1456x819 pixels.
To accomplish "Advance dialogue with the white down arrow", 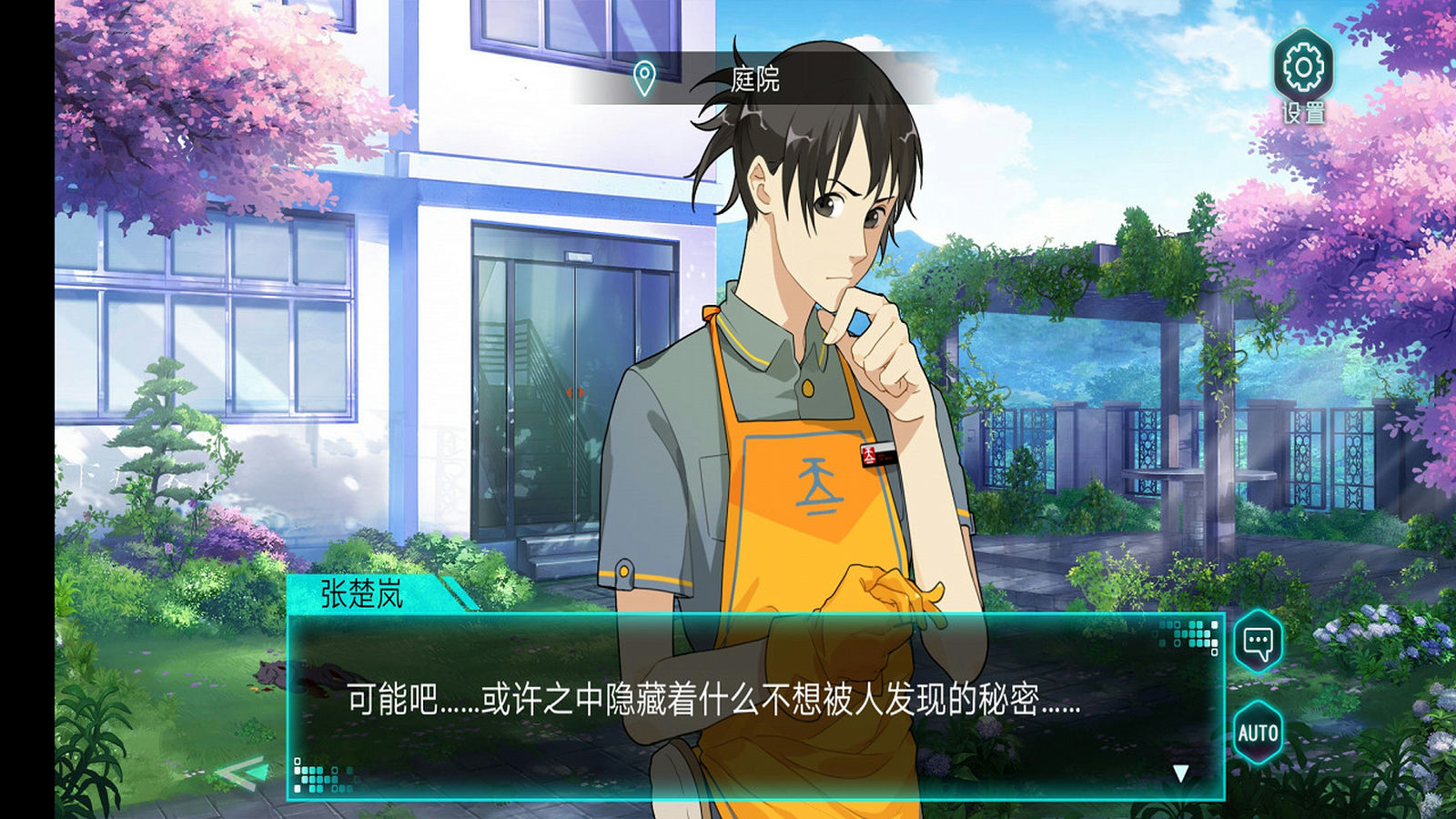I will [x=1180, y=773].
